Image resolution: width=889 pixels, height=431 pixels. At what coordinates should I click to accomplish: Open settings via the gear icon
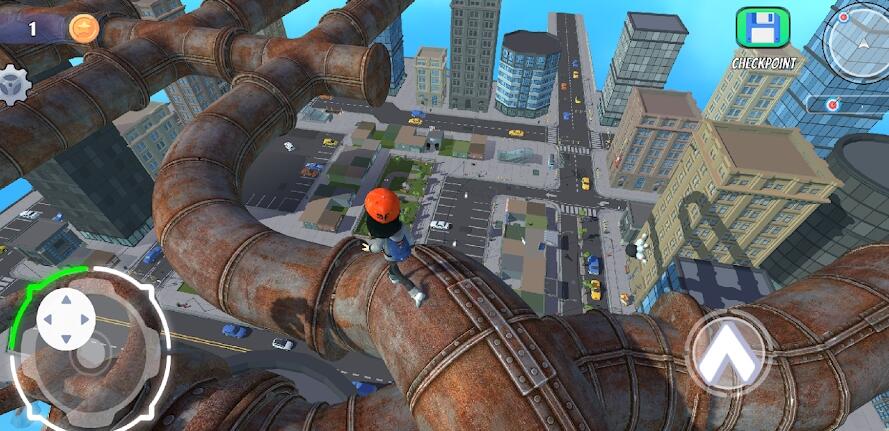pos(11,85)
